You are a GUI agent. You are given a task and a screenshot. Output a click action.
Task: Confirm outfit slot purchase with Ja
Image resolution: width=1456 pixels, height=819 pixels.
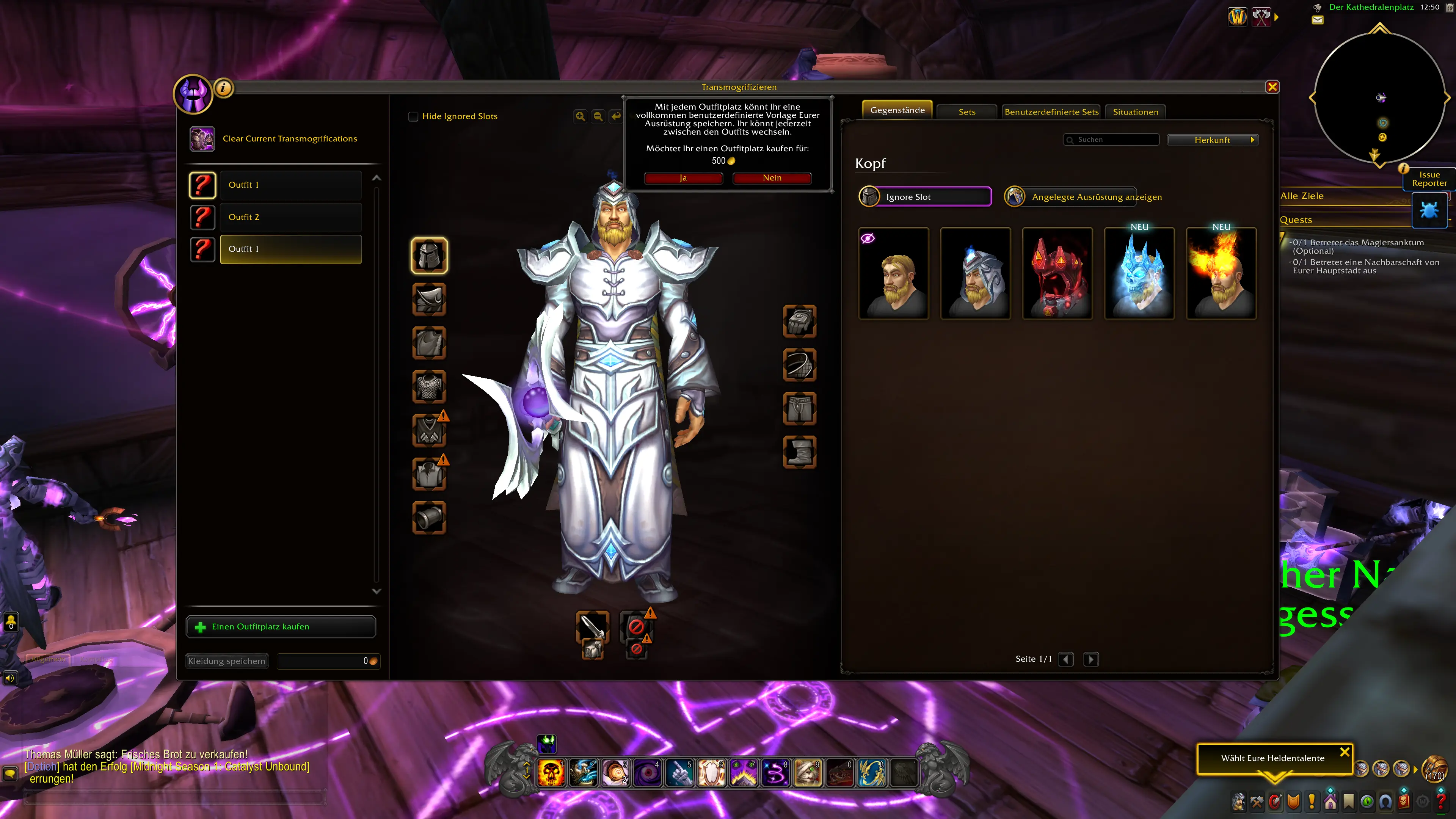[x=683, y=178]
